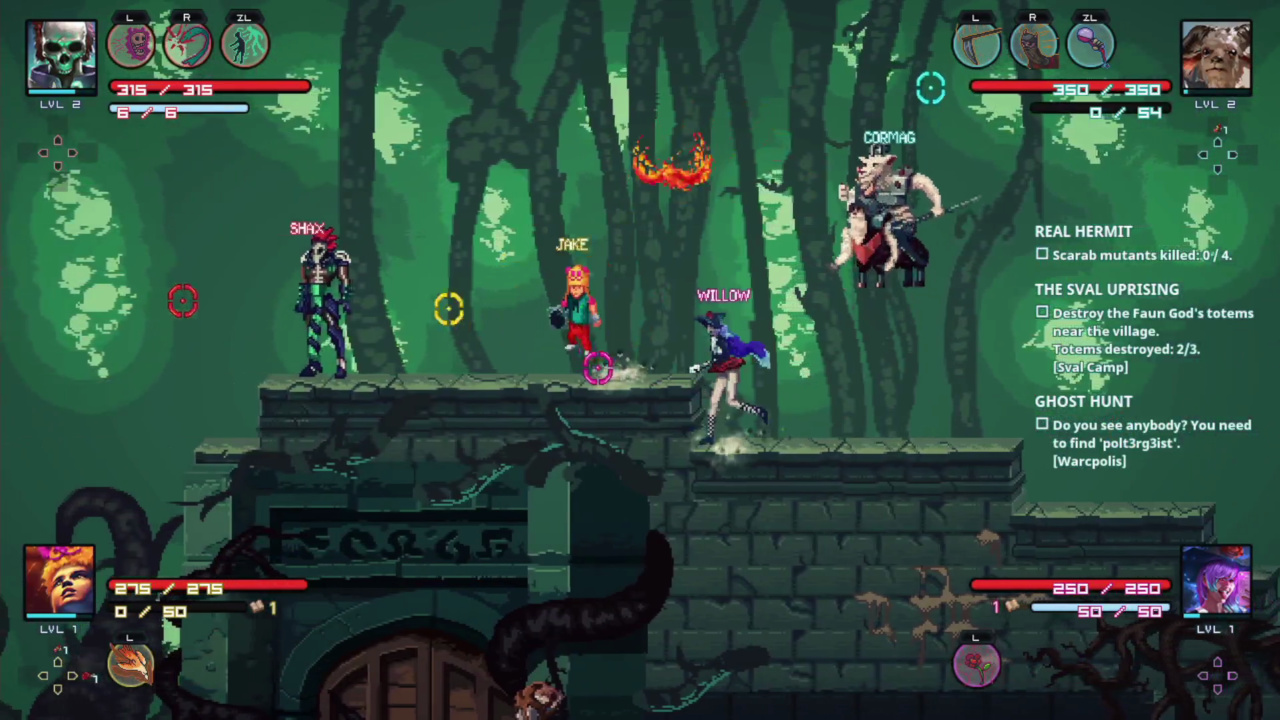Click the flaming claw item icon bottom left

click(130, 663)
